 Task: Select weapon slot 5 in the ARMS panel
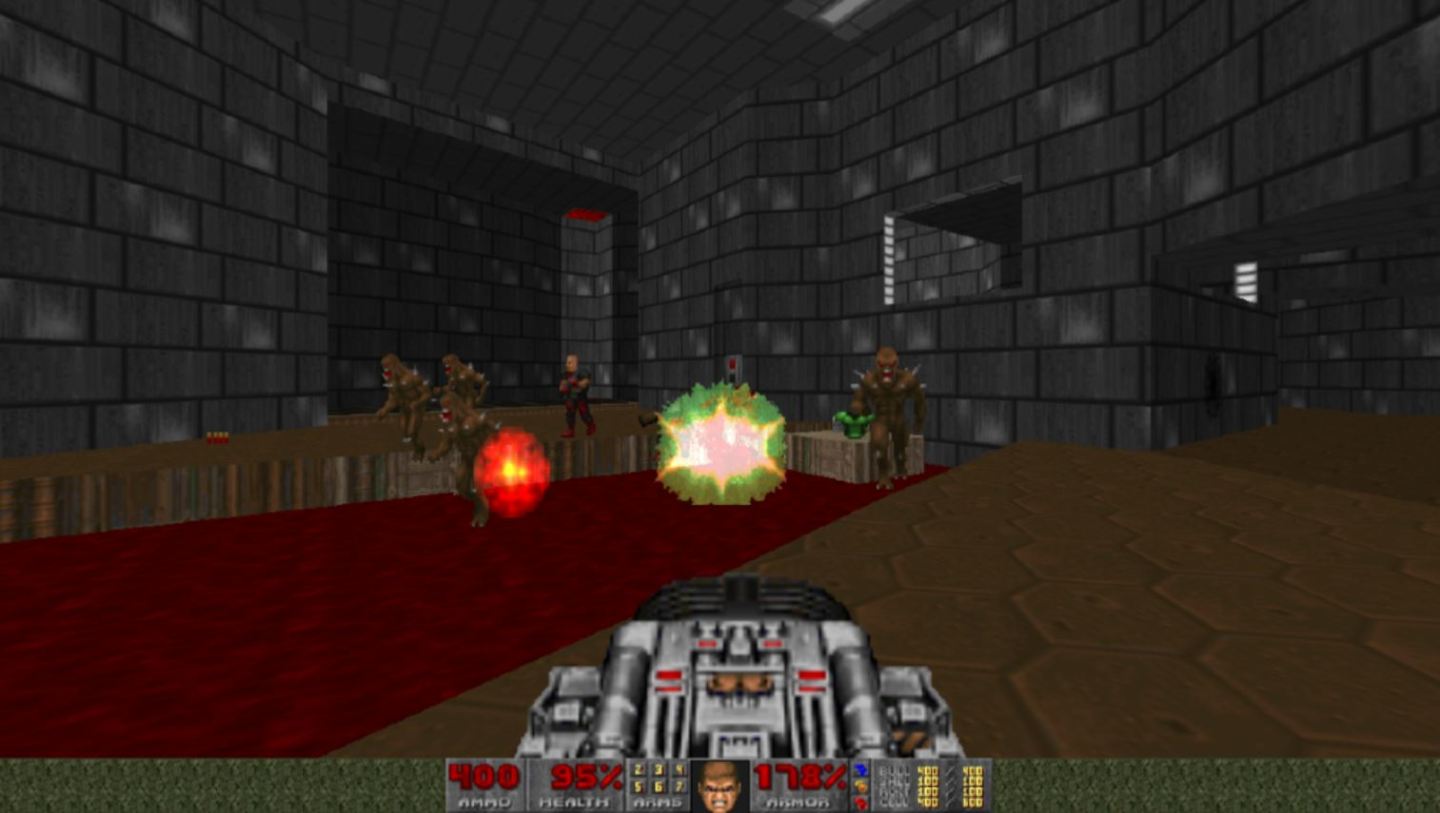pos(638,787)
